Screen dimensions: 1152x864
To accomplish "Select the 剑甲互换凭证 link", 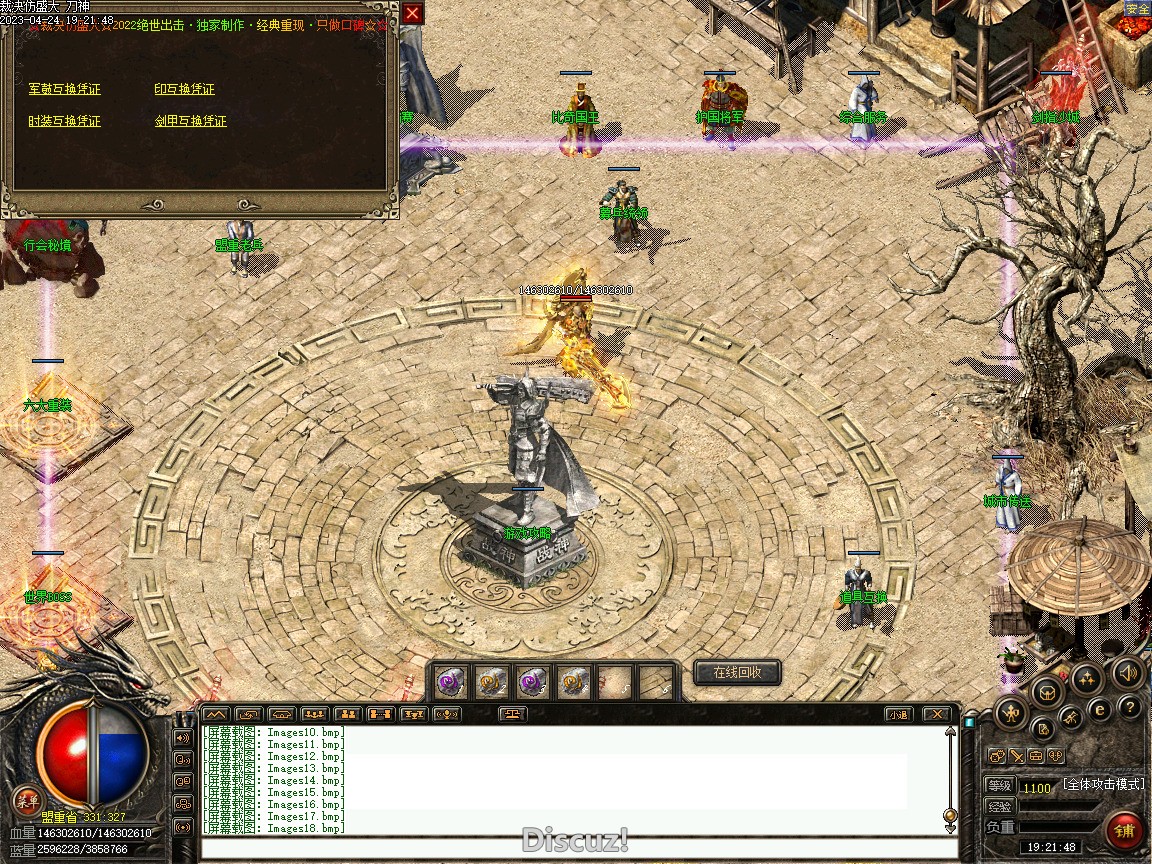I will click(191, 121).
